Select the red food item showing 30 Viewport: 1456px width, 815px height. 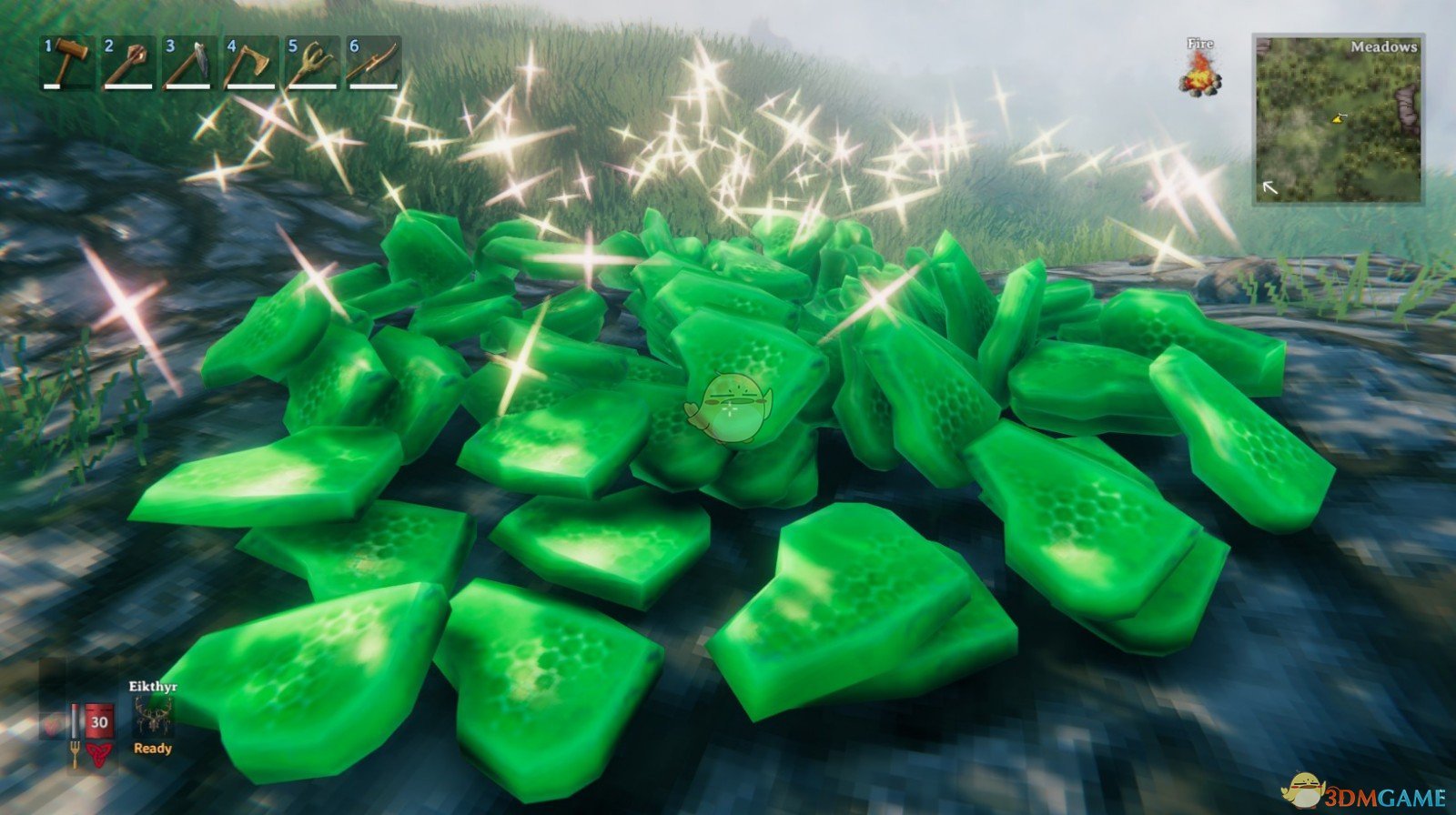(x=98, y=721)
